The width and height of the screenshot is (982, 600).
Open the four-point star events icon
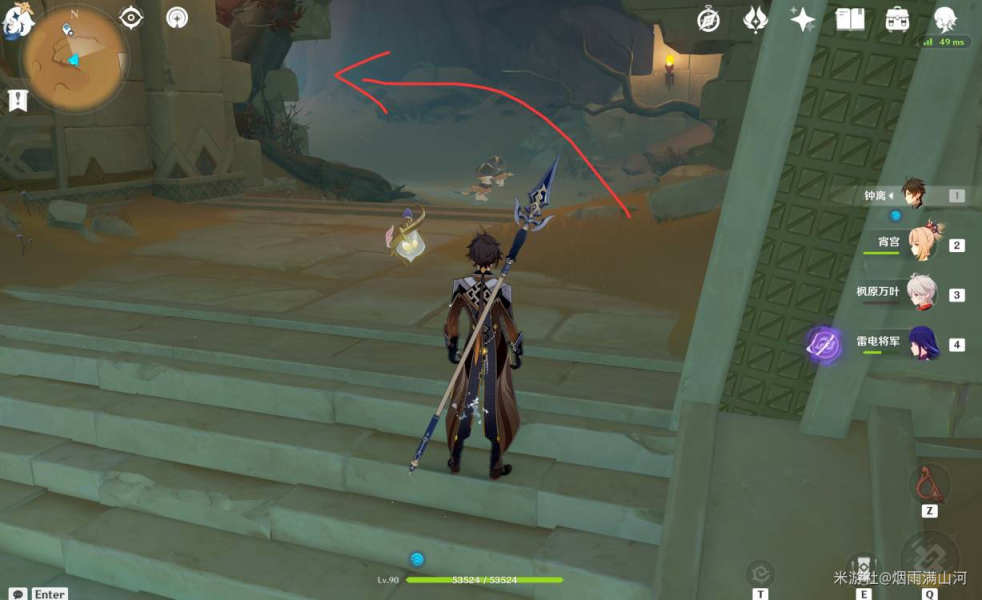pos(802,20)
